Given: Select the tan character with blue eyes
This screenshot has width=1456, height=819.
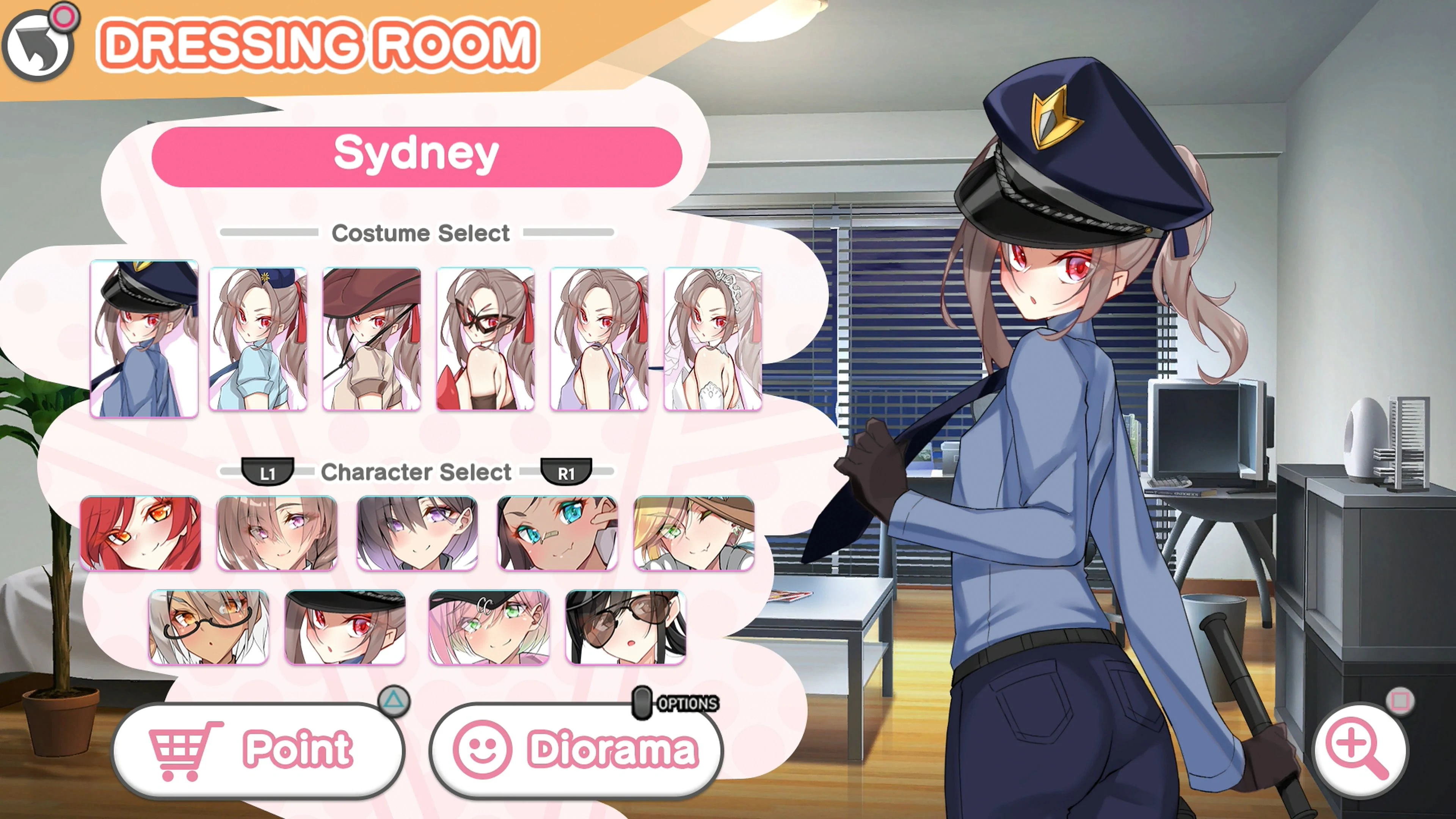Looking at the screenshot, I should (555, 533).
